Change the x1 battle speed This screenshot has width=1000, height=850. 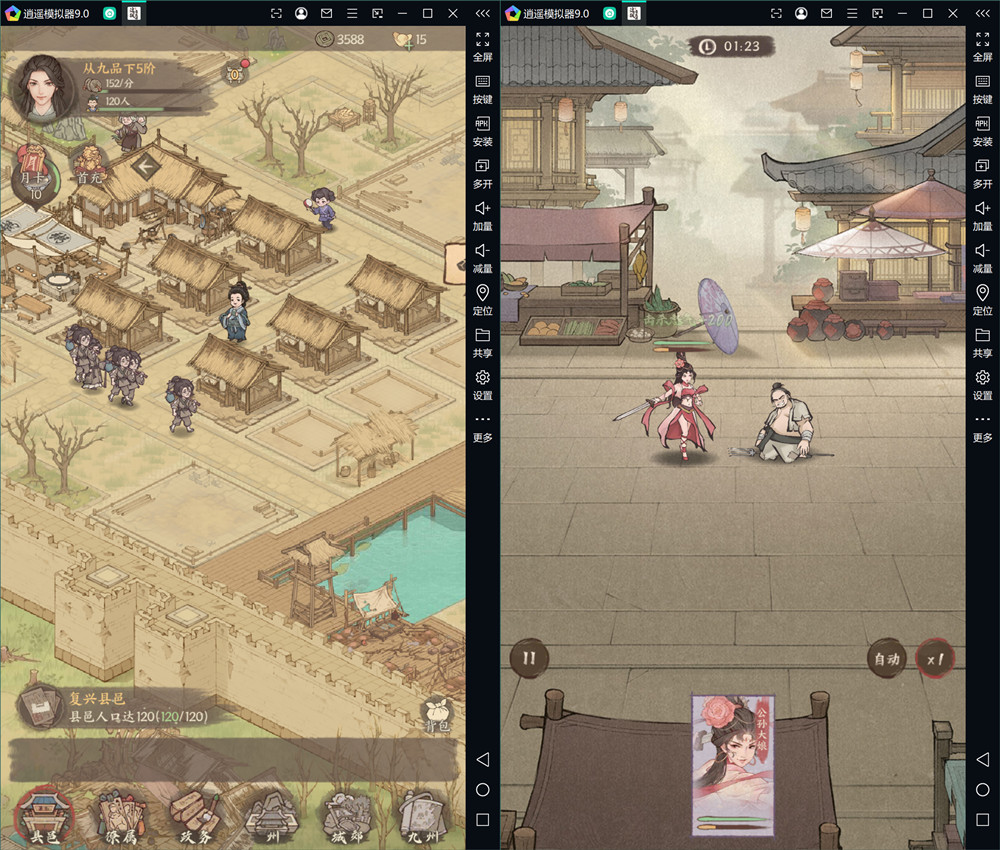pos(937,659)
